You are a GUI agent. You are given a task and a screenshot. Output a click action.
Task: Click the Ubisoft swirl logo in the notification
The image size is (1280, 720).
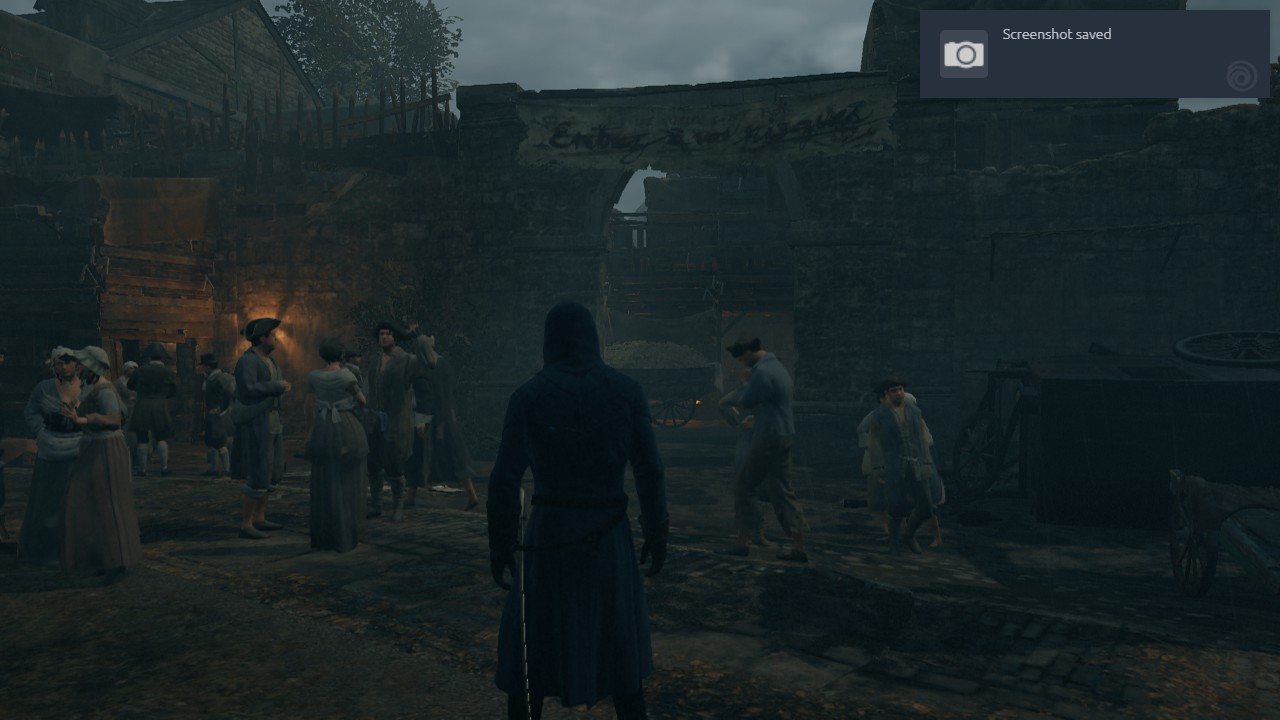[1240, 76]
